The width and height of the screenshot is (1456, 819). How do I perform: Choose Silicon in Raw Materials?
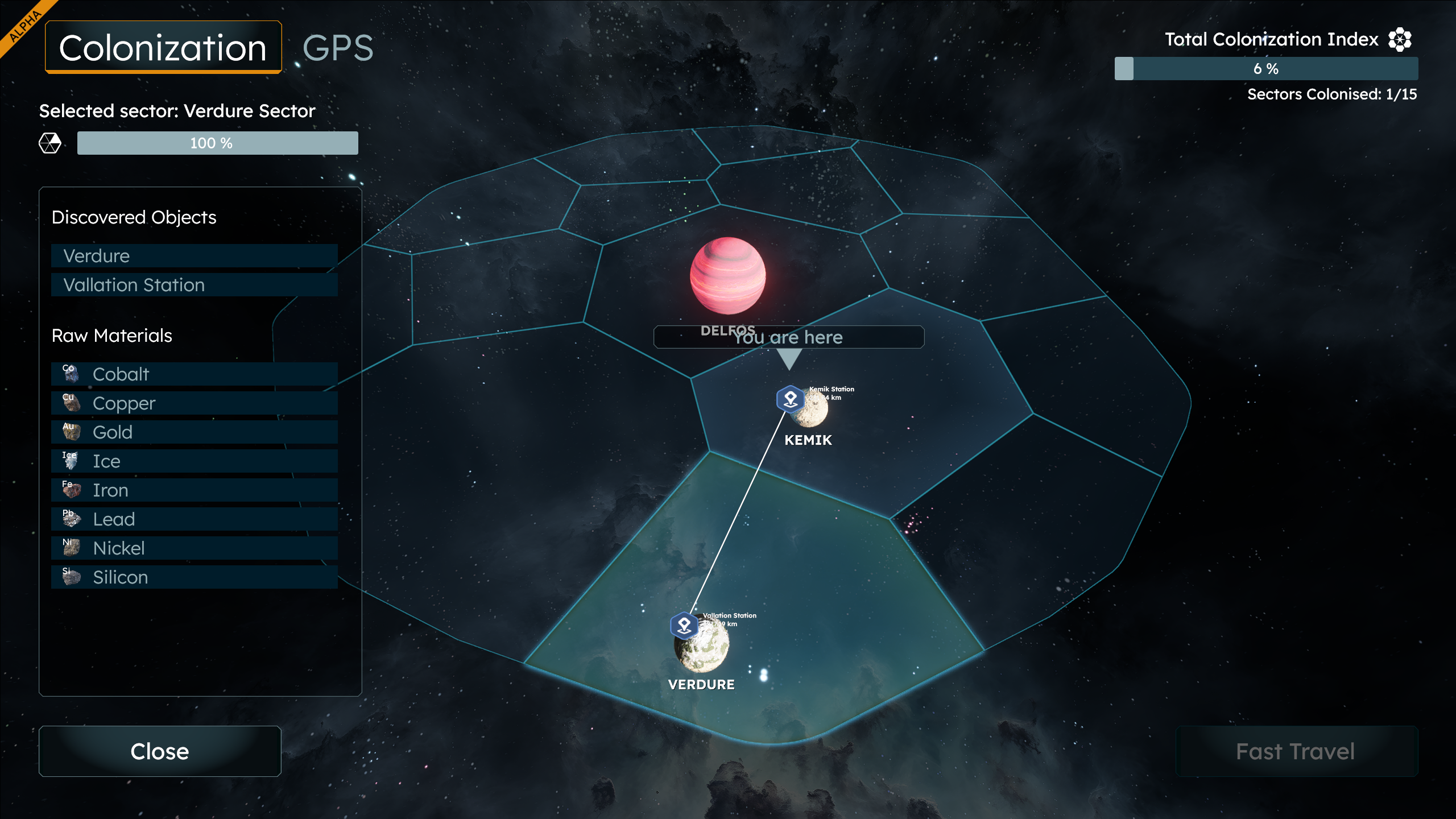[x=194, y=577]
